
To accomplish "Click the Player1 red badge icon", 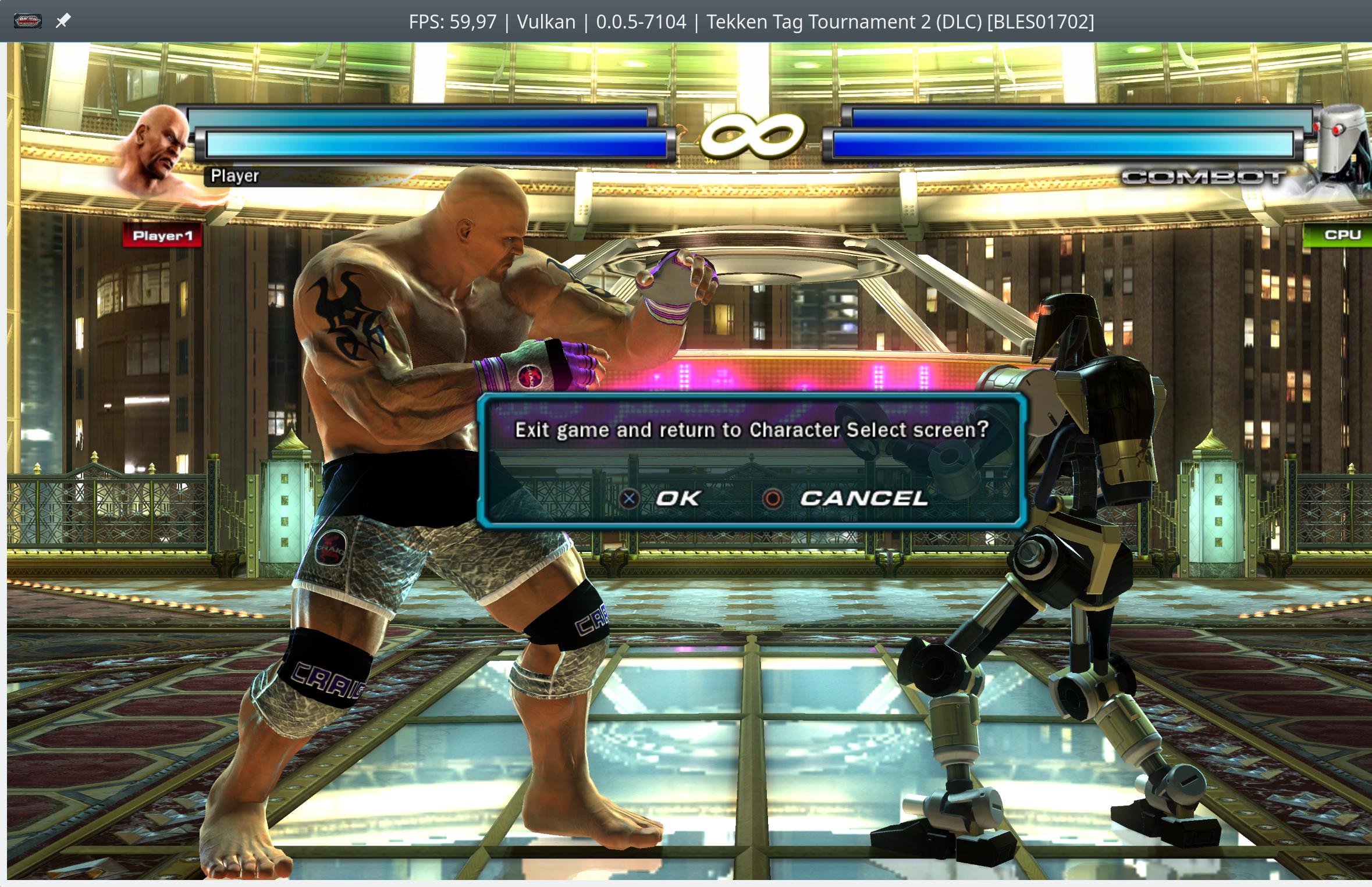I will pos(163,236).
